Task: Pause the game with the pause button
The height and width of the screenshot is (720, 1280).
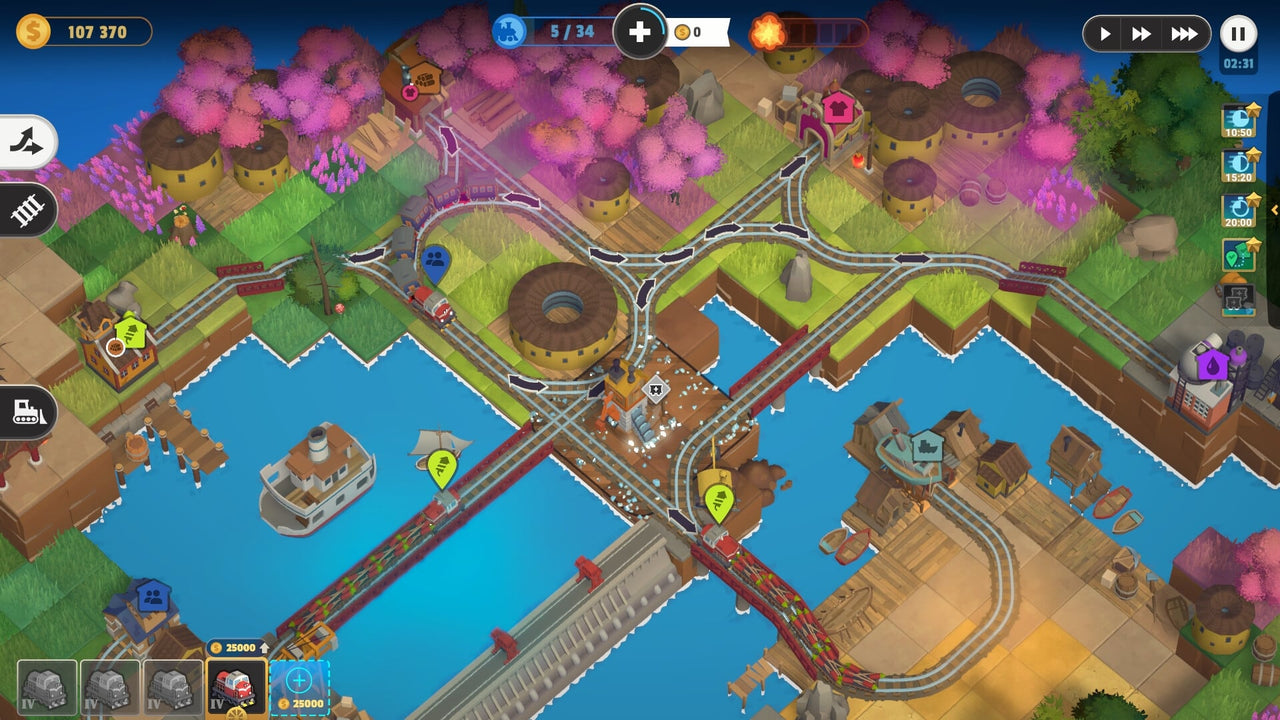Action: tap(1238, 33)
